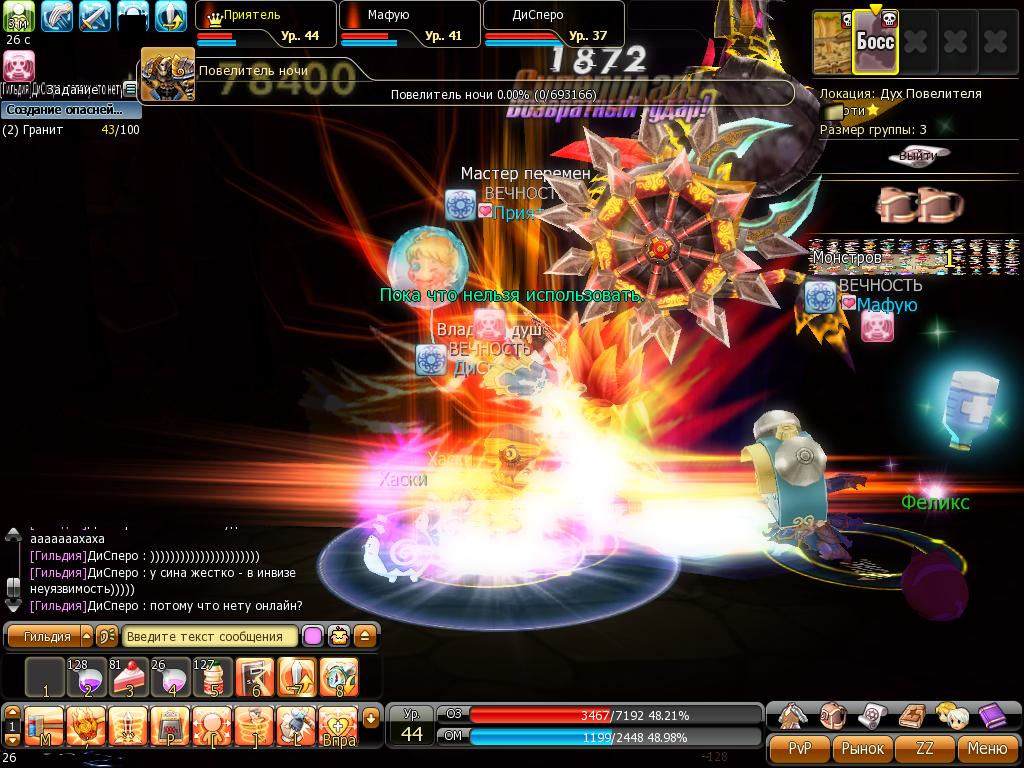Select the Босс map tab
The width and height of the screenshot is (1024, 768).
[874, 42]
